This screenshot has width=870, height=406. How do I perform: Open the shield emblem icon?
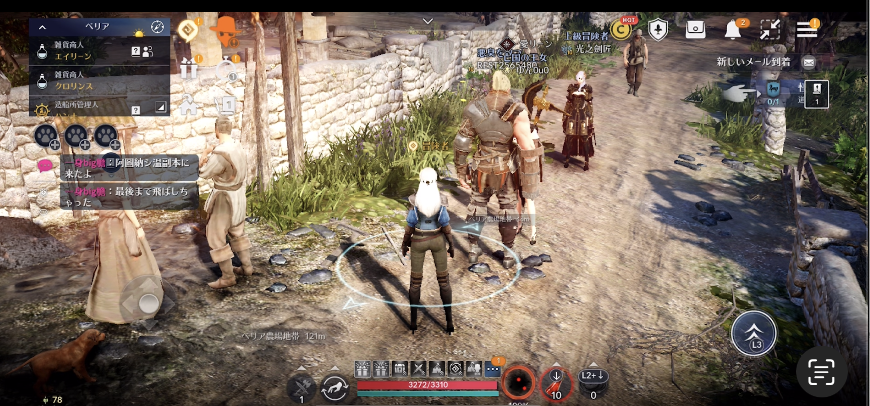[x=658, y=29]
